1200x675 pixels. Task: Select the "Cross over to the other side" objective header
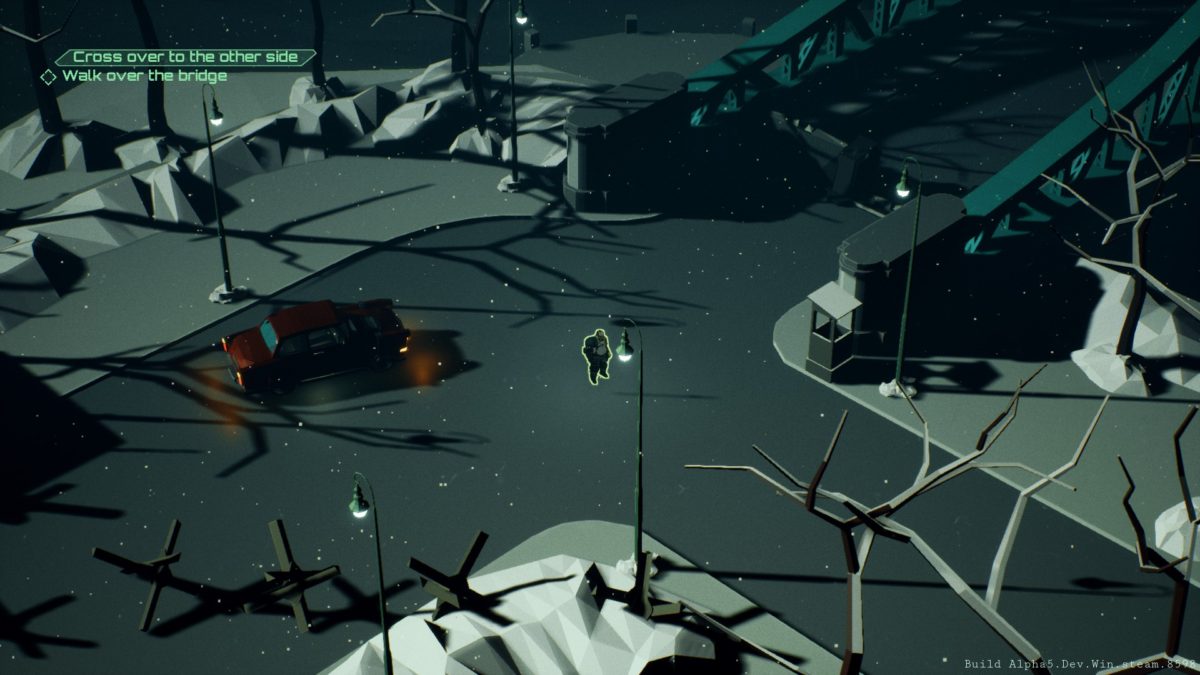(x=185, y=57)
